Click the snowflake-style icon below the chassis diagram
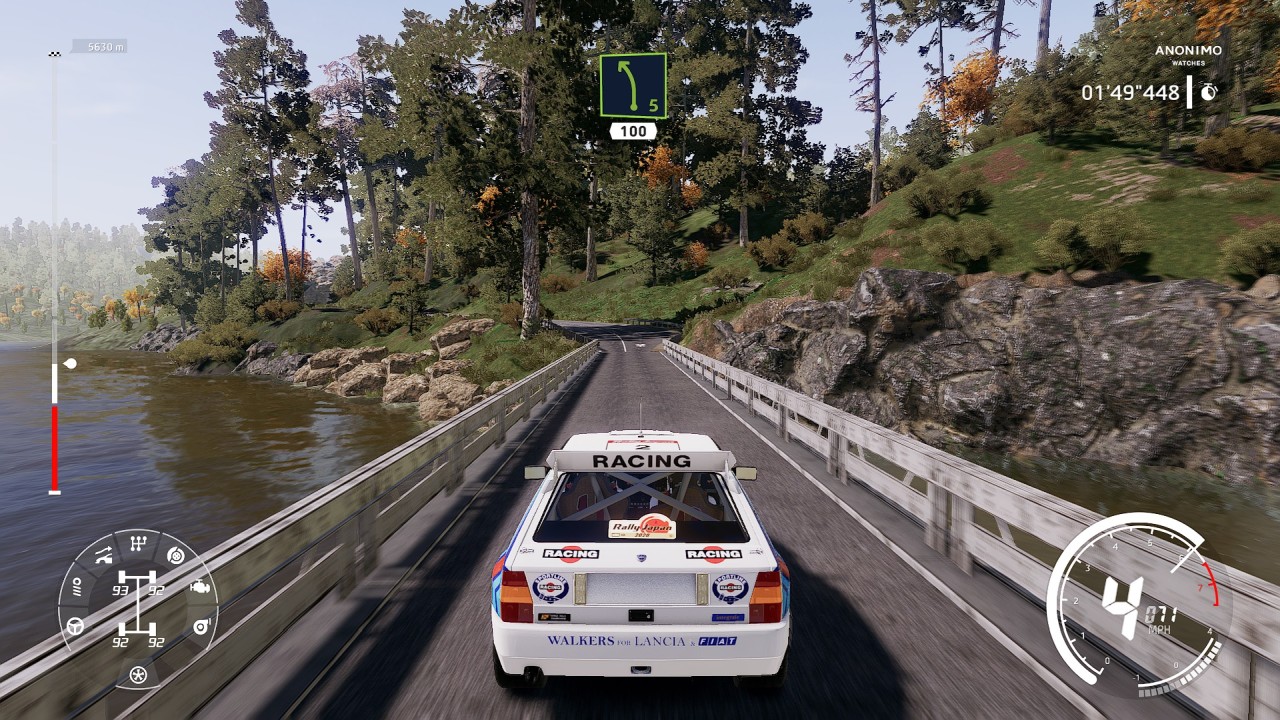Viewport: 1280px width, 720px height. [138, 675]
